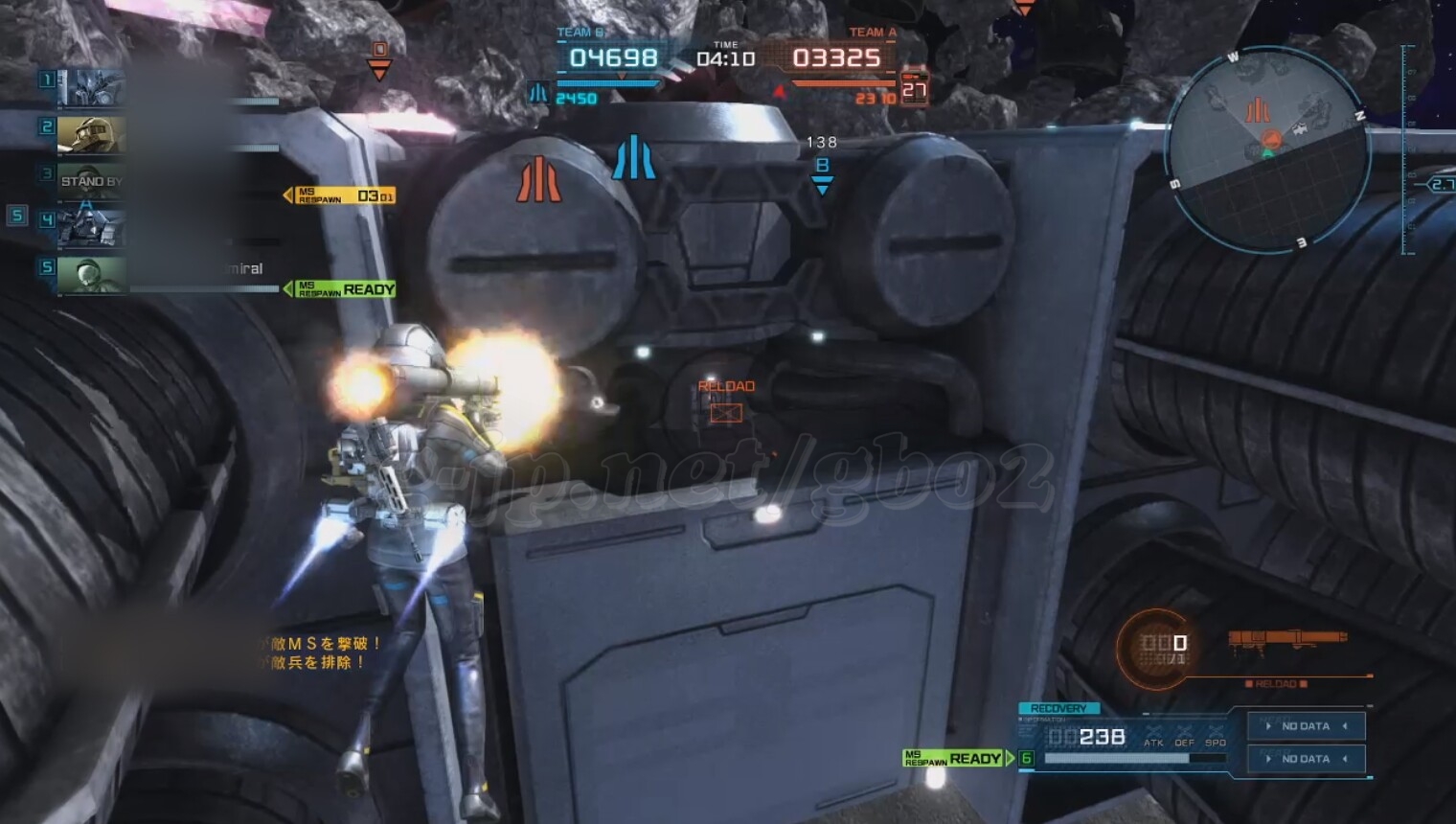Click the yellow MS RESPAWN countdown tag
The image size is (1456, 824).
coord(344,195)
